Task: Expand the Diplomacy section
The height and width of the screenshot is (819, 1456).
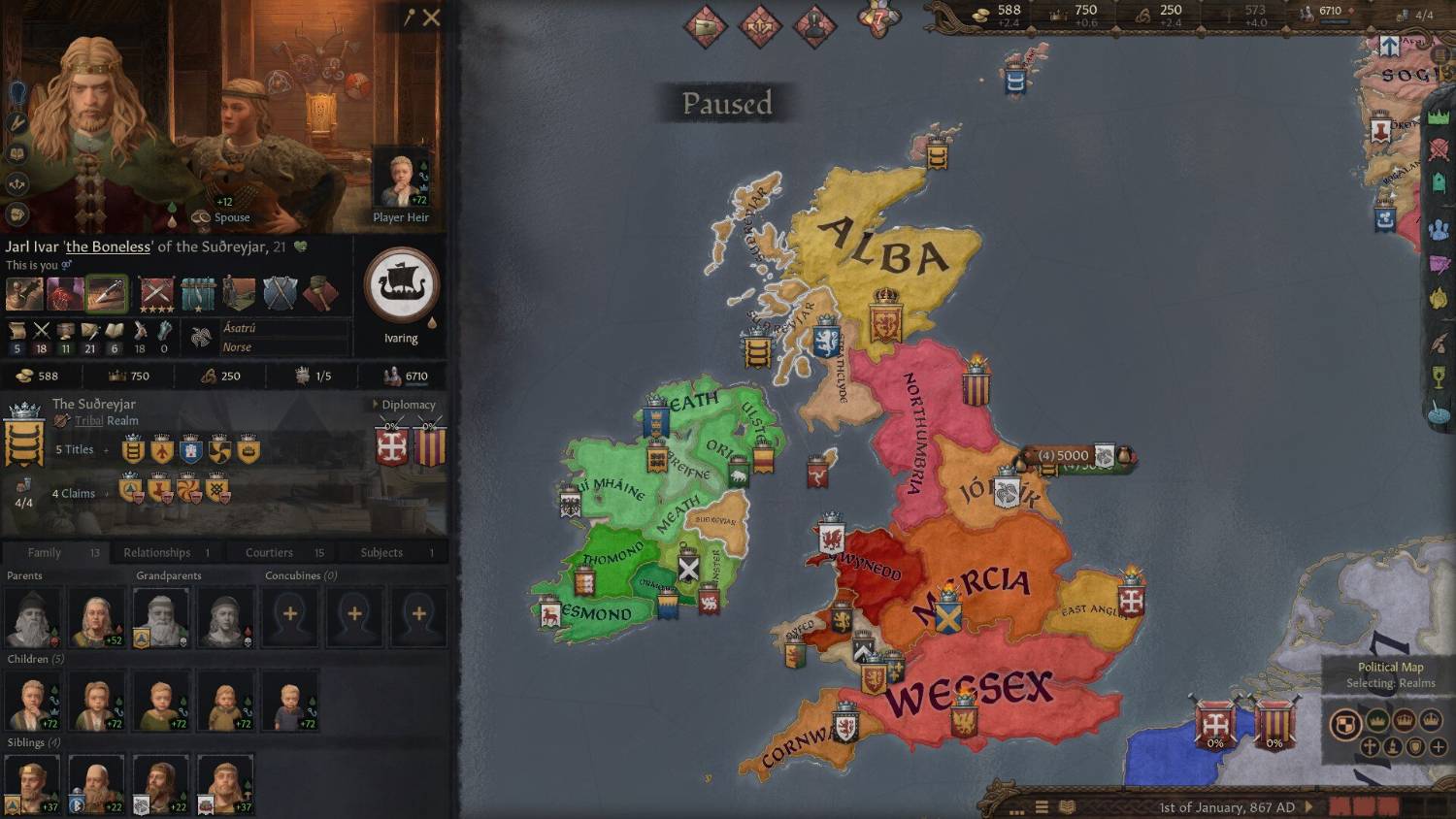Action: point(405,405)
